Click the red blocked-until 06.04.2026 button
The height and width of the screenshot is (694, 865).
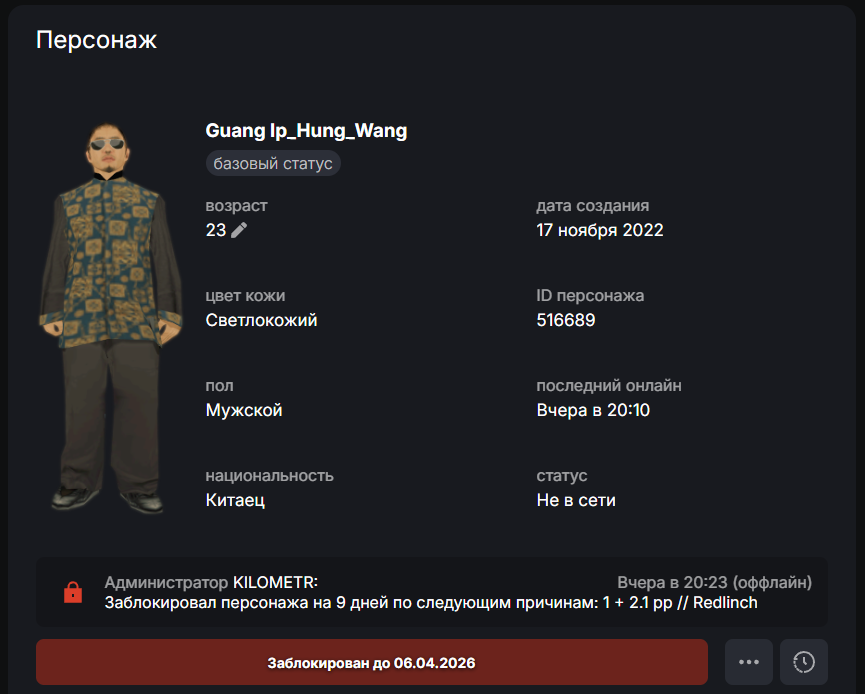[x=371, y=662]
